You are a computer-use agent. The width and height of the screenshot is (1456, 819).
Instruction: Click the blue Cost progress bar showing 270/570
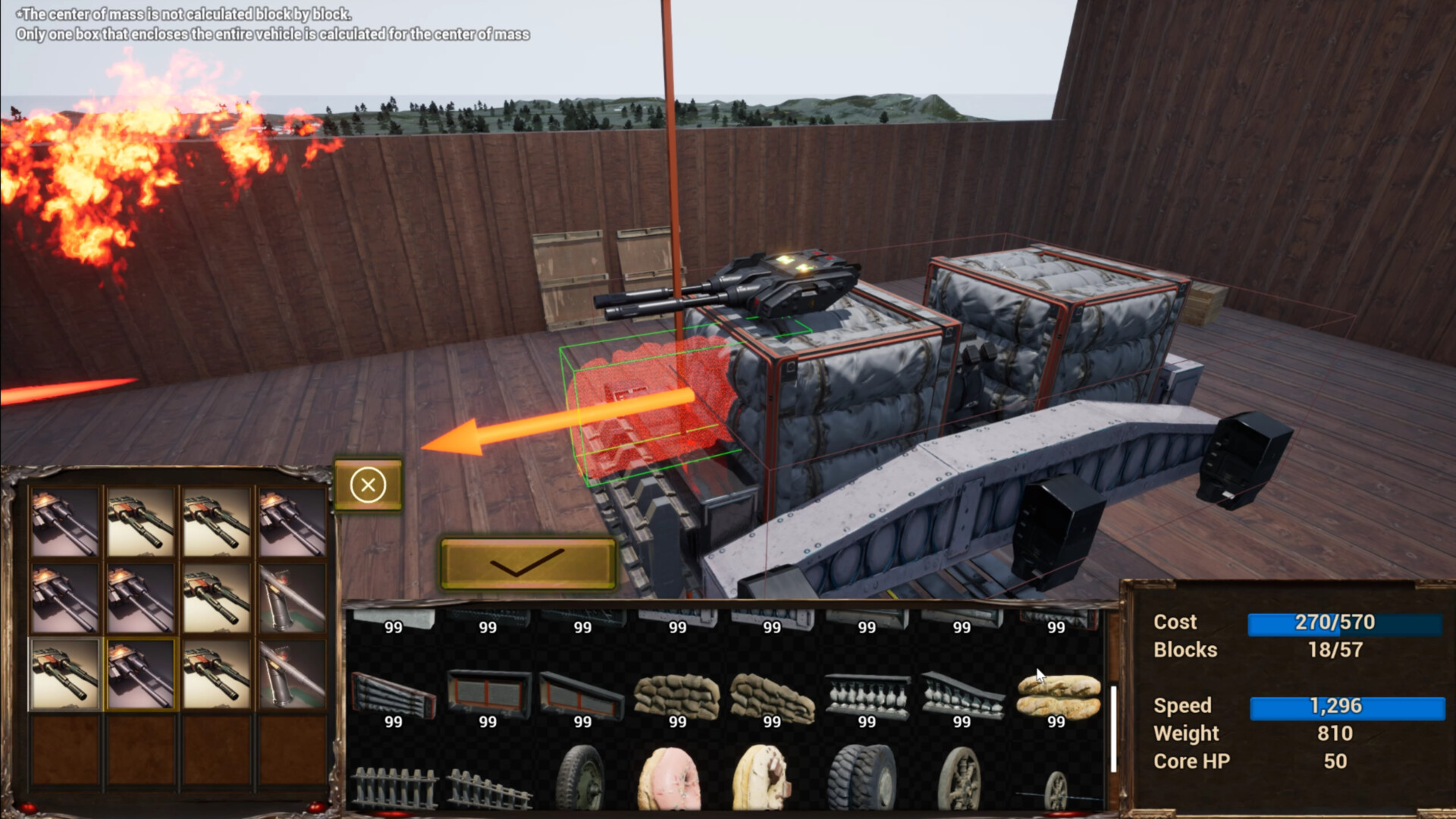1346,623
